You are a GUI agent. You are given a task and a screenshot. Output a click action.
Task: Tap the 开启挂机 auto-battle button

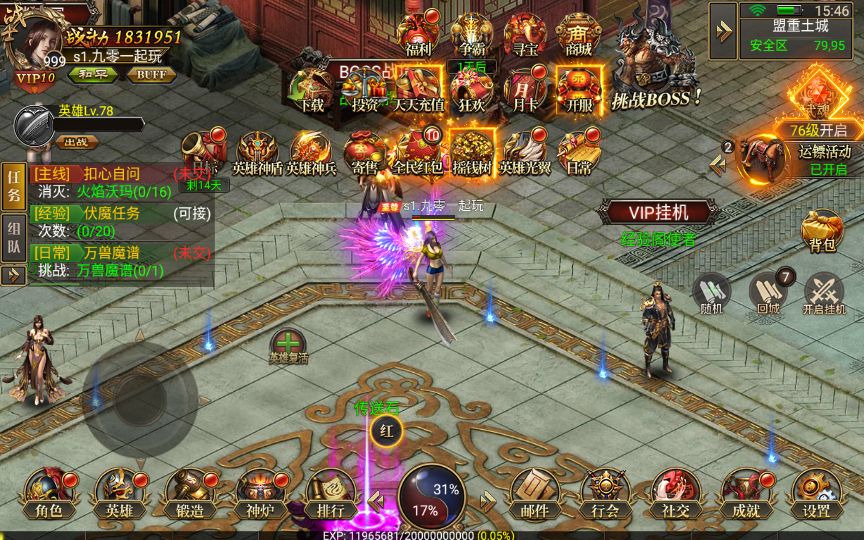(x=824, y=293)
